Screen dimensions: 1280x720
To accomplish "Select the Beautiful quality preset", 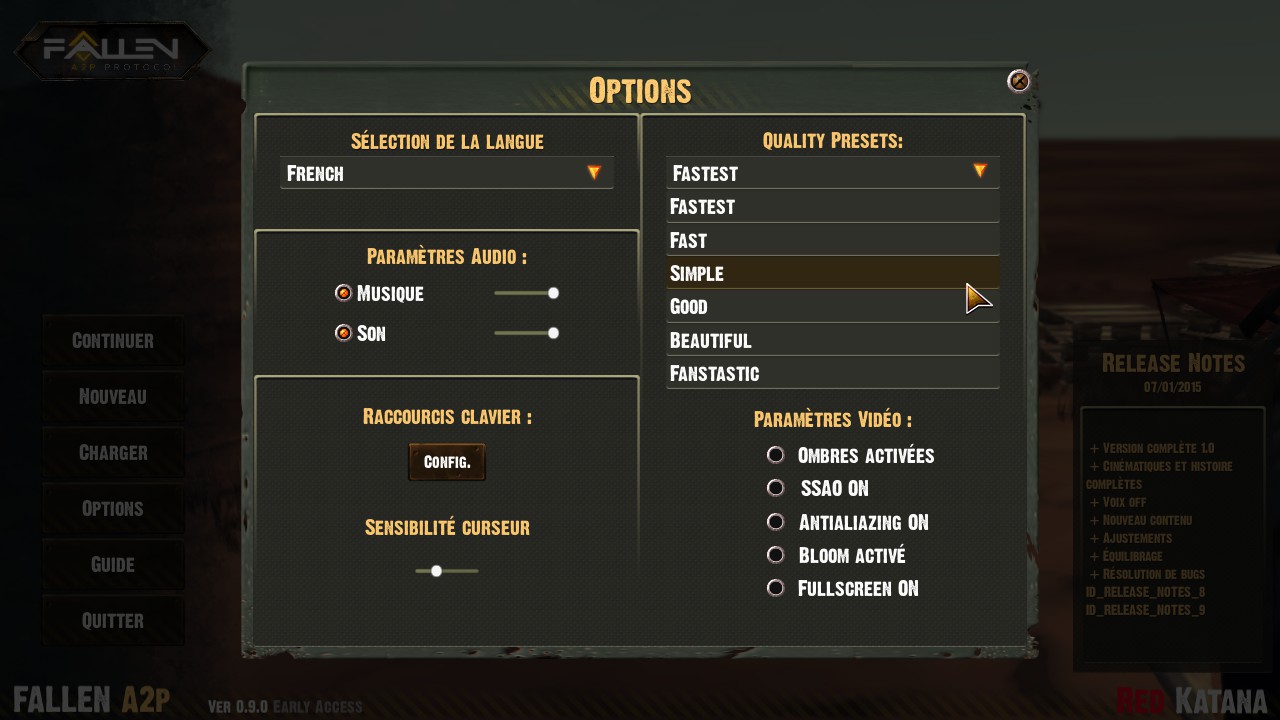I will pos(832,340).
